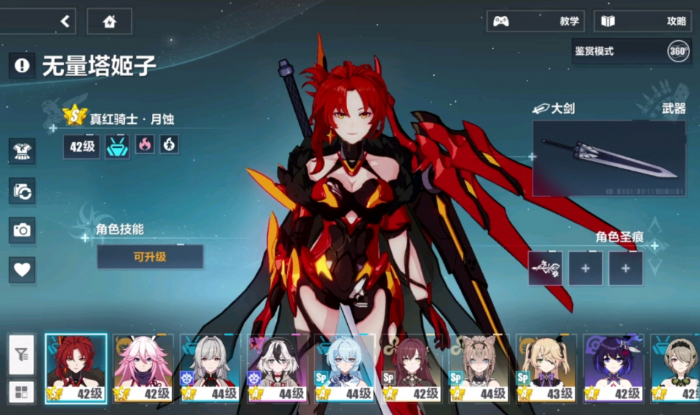The image size is (700, 415).
Task: Tap the heart favorite icon
Action: (22, 268)
